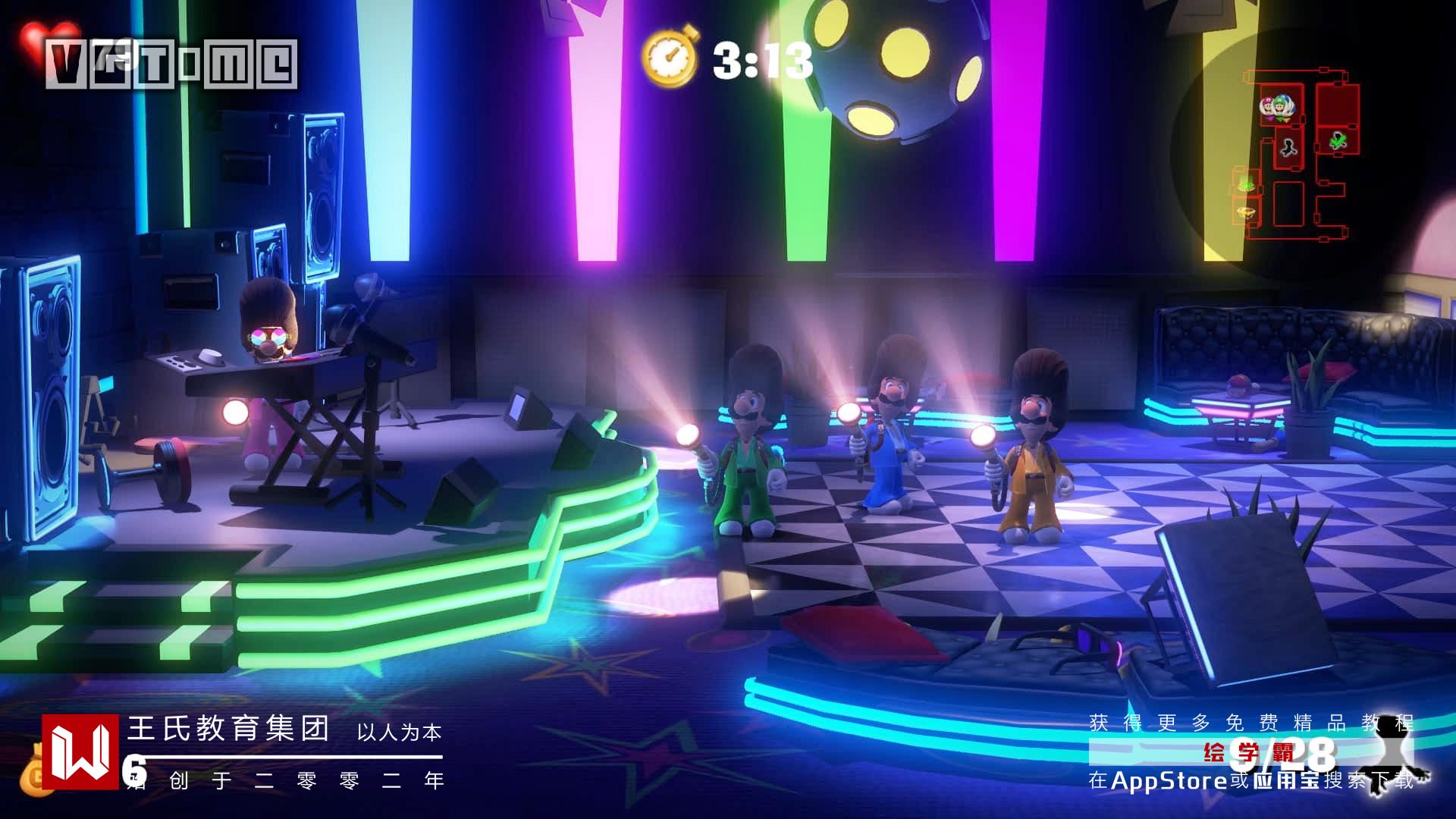Image resolution: width=1456 pixels, height=819 pixels.
Task: Select the Luigi player markers on minimap
Action: click(1277, 108)
